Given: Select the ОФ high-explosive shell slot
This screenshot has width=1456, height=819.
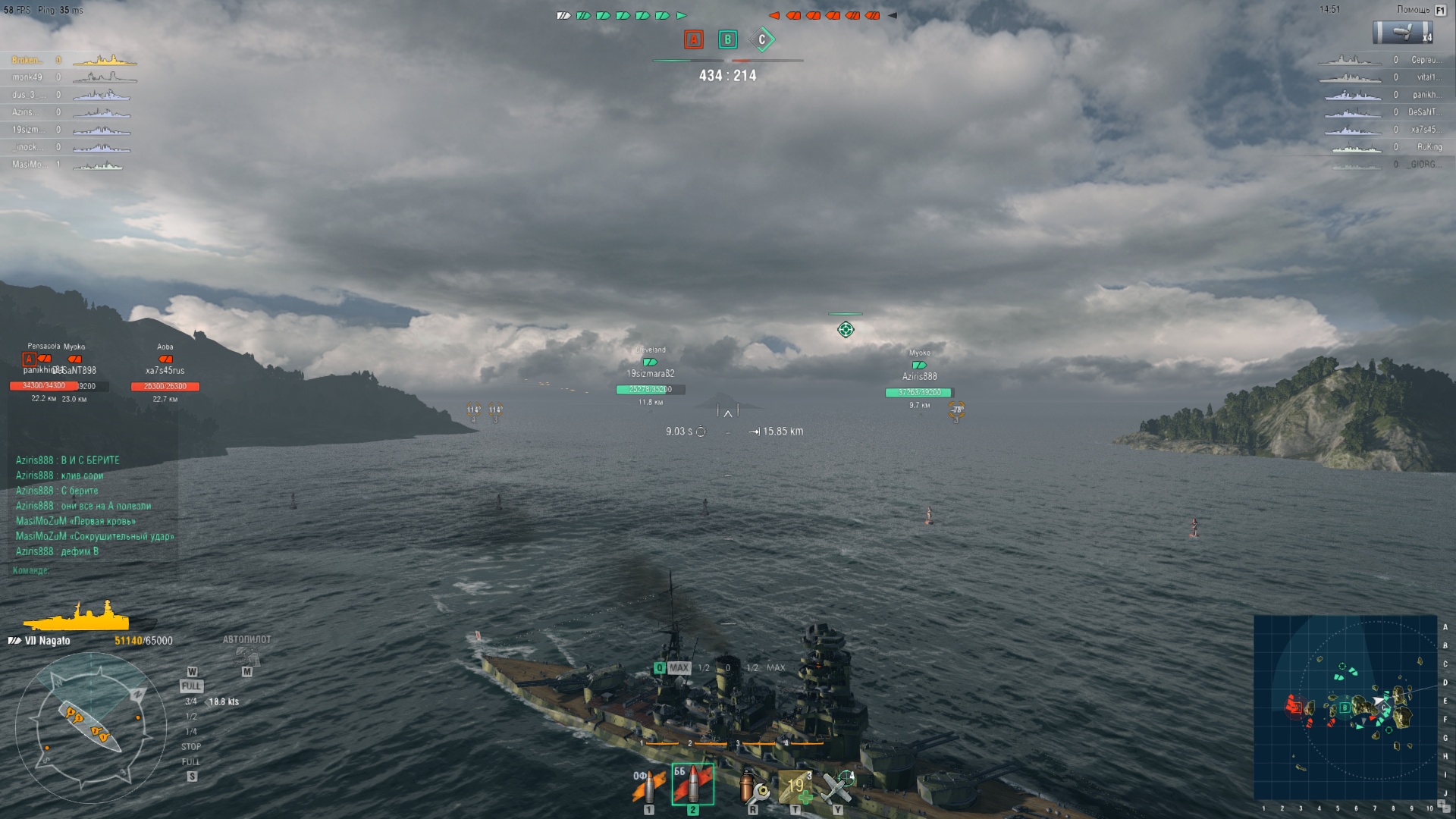Looking at the screenshot, I should click(x=648, y=787).
